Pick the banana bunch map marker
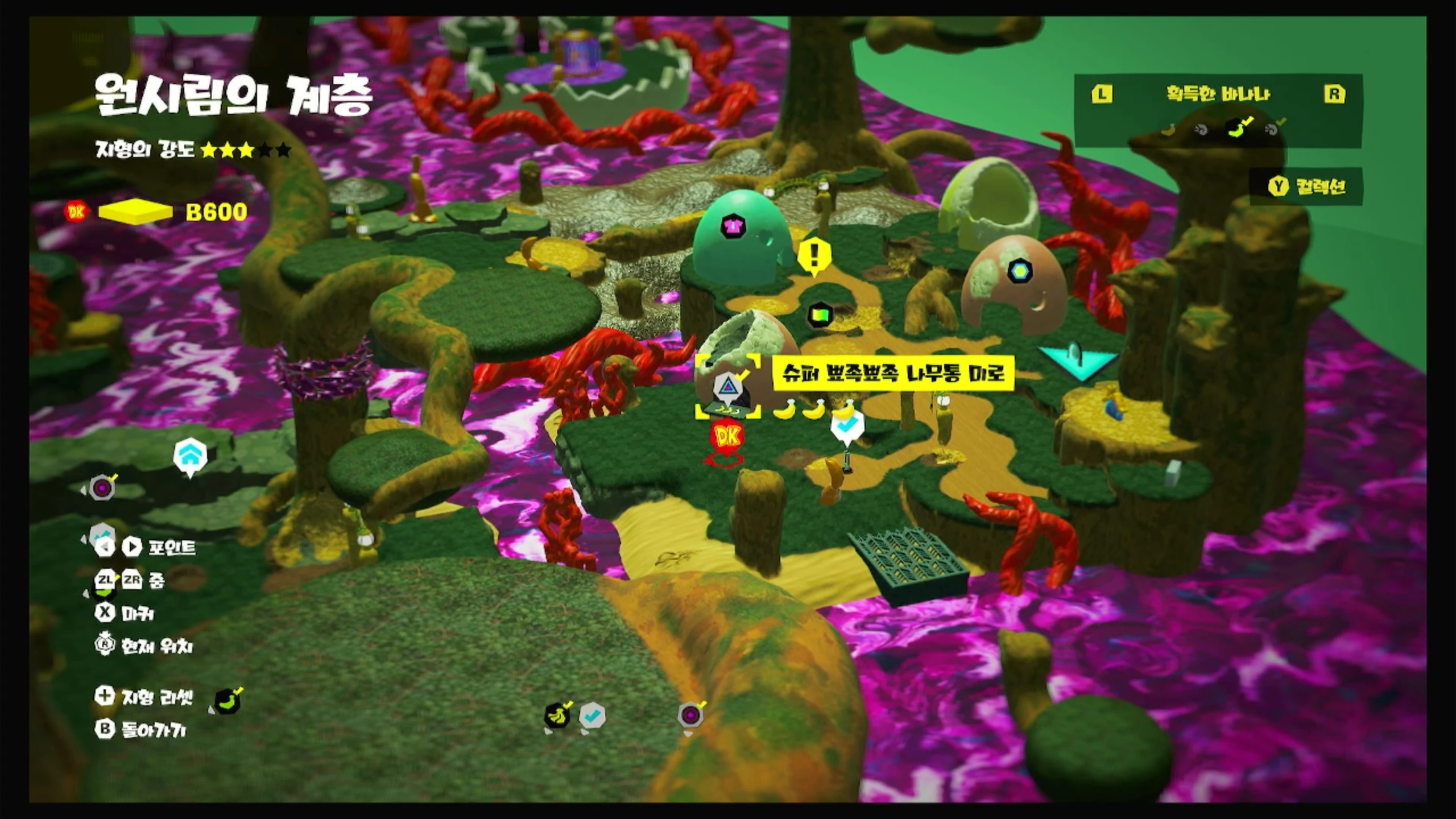The height and width of the screenshot is (819, 1456). (x=557, y=715)
